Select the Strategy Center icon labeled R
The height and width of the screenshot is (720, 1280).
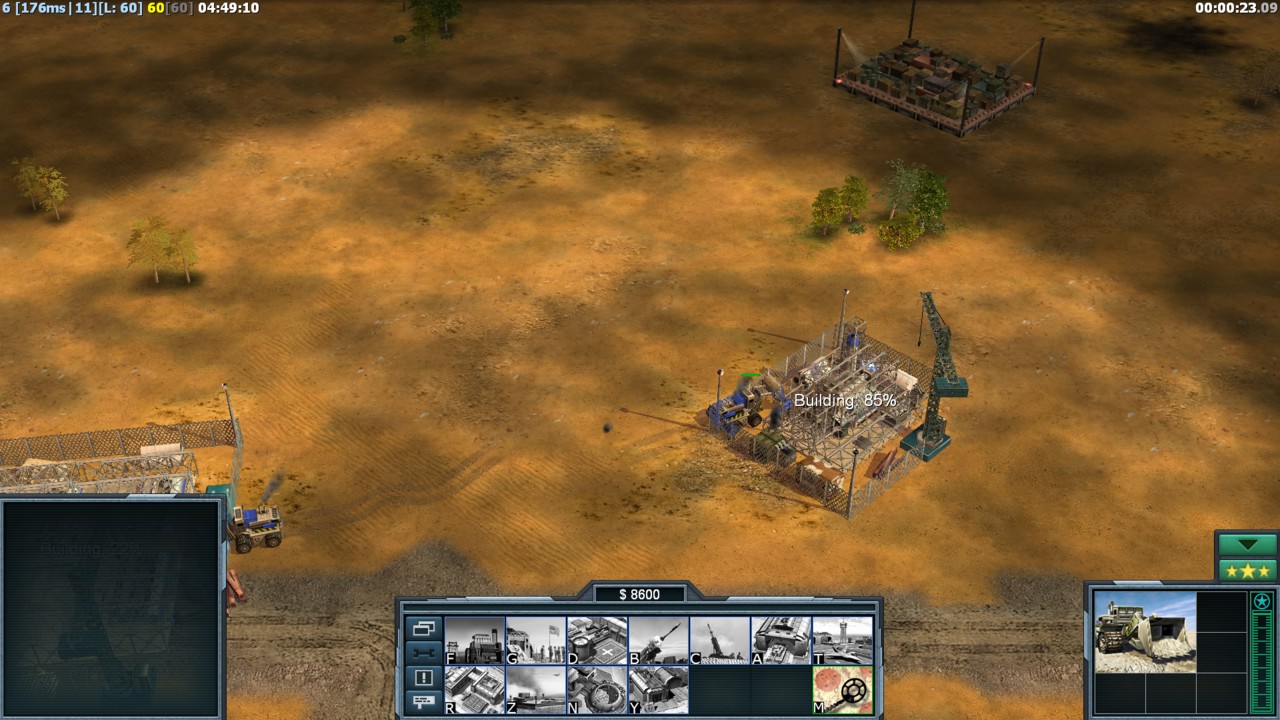tap(474, 690)
